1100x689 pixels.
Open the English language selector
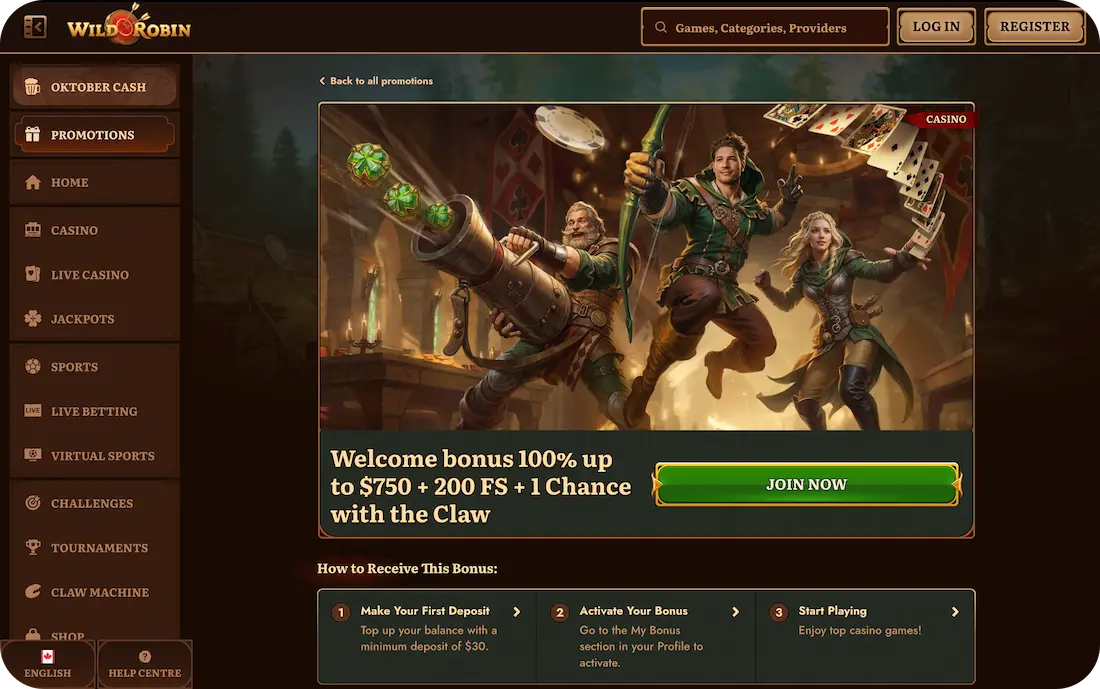click(x=47, y=665)
